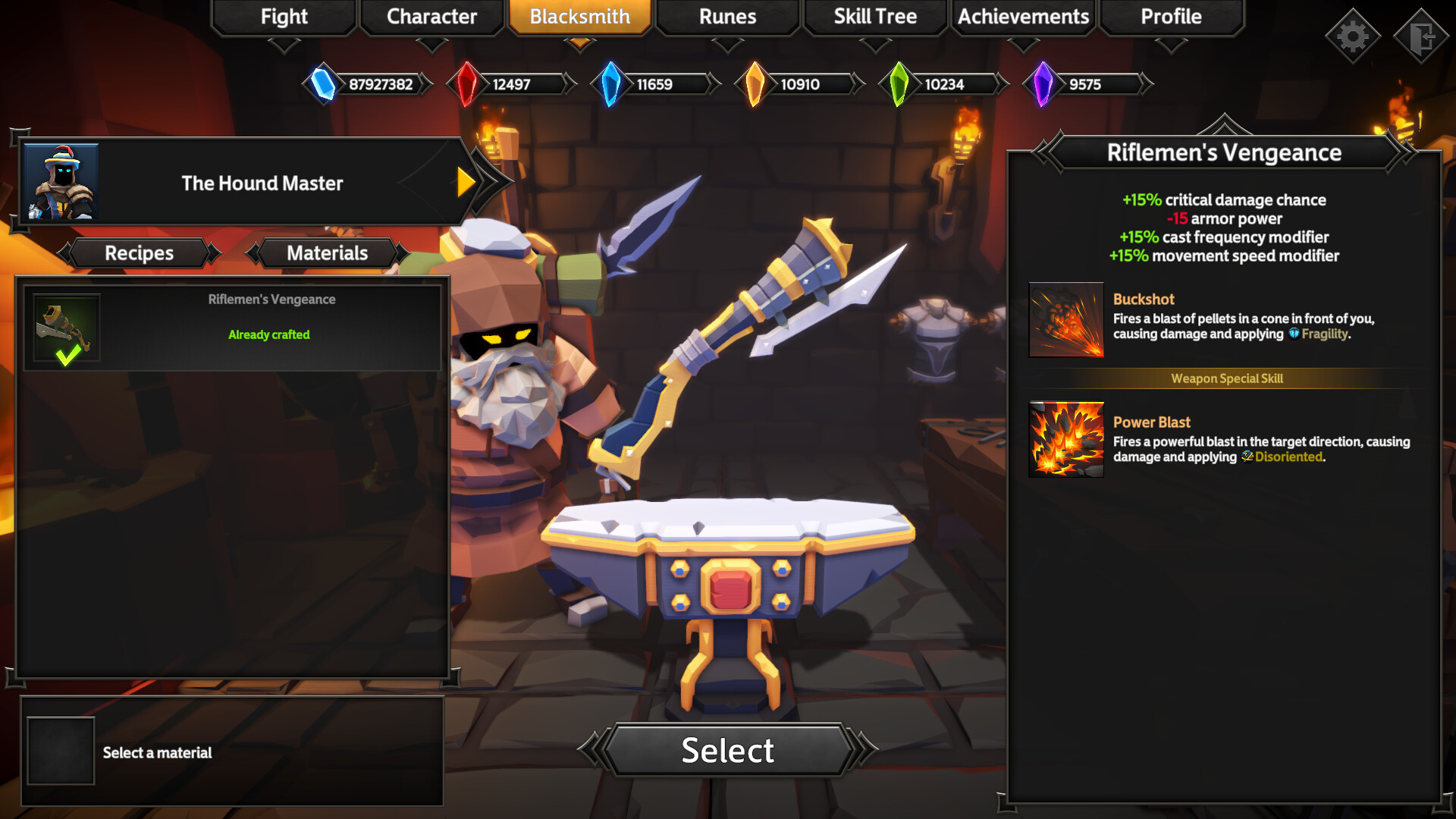Click the purple crystal currency icon
The height and width of the screenshot is (819, 1456).
[1044, 84]
